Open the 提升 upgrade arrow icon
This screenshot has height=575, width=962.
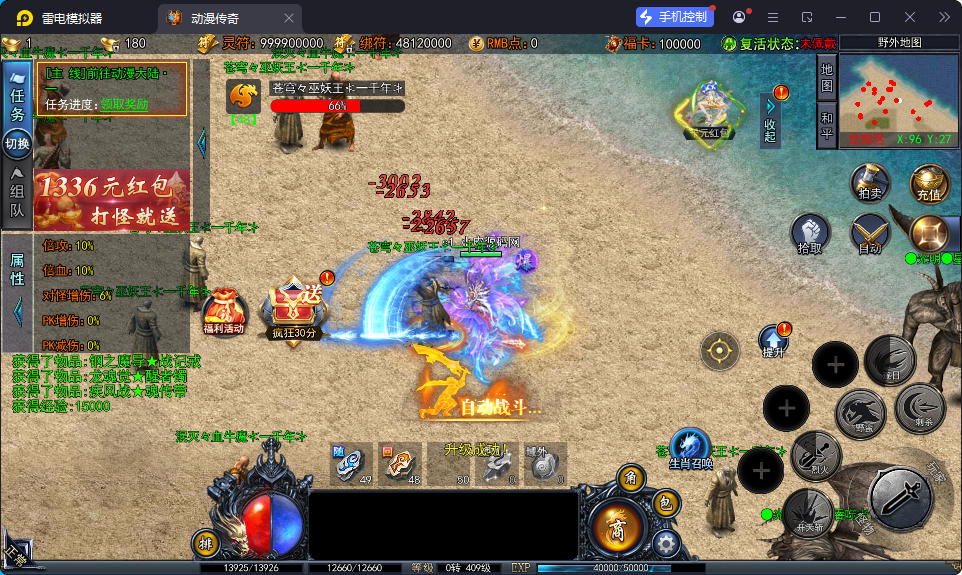[x=773, y=341]
